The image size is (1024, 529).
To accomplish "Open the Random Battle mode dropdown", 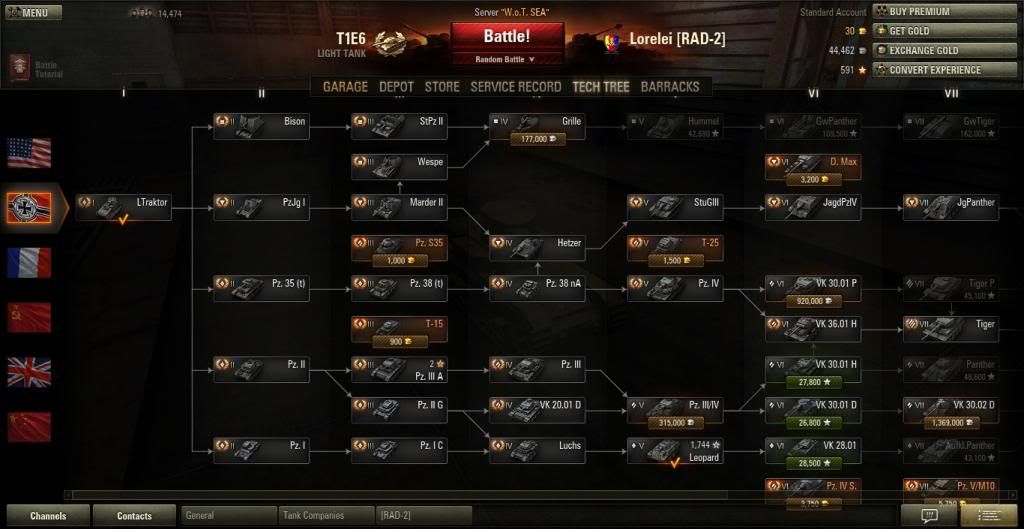I will pyautogui.click(x=506, y=59).
